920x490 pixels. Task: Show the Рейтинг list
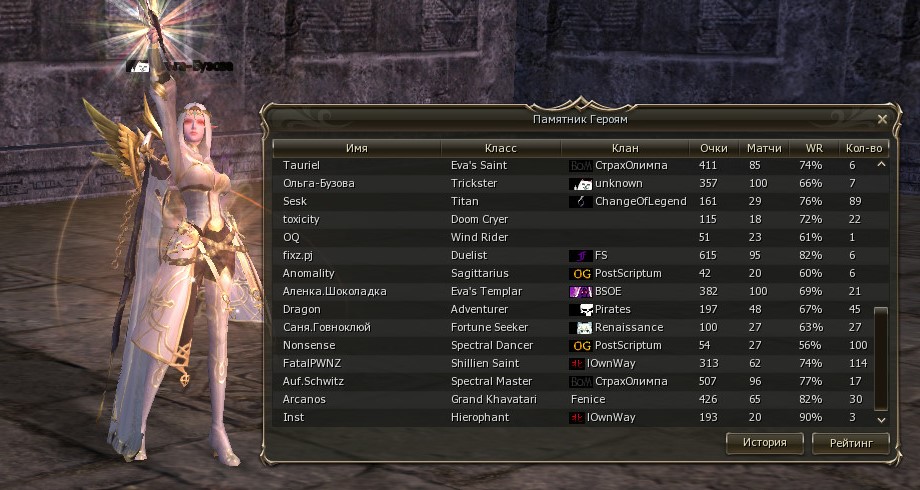tap(851, 442)
